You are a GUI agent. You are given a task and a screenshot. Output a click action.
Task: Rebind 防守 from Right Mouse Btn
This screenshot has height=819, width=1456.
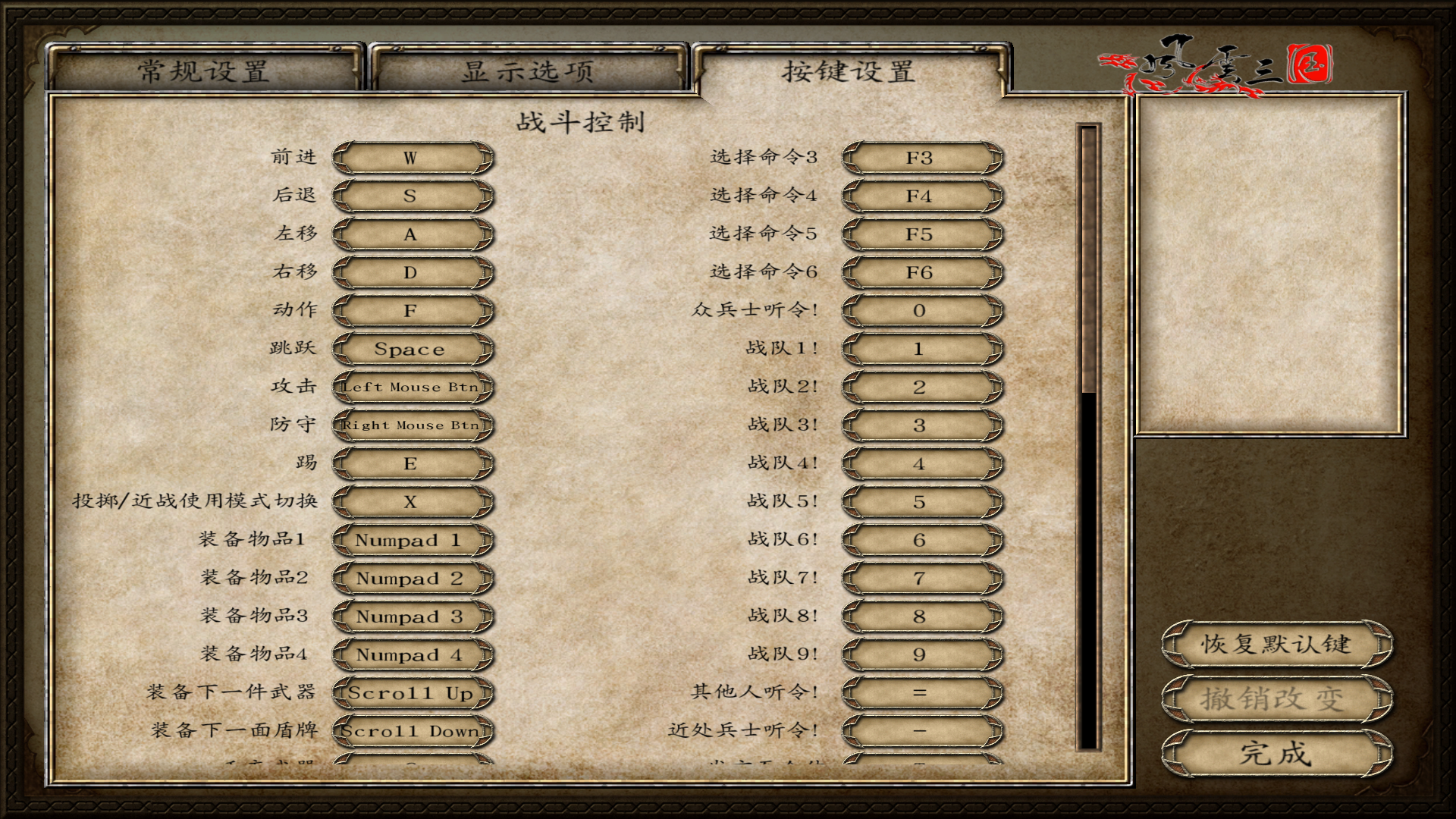click(x=410, y=425)
